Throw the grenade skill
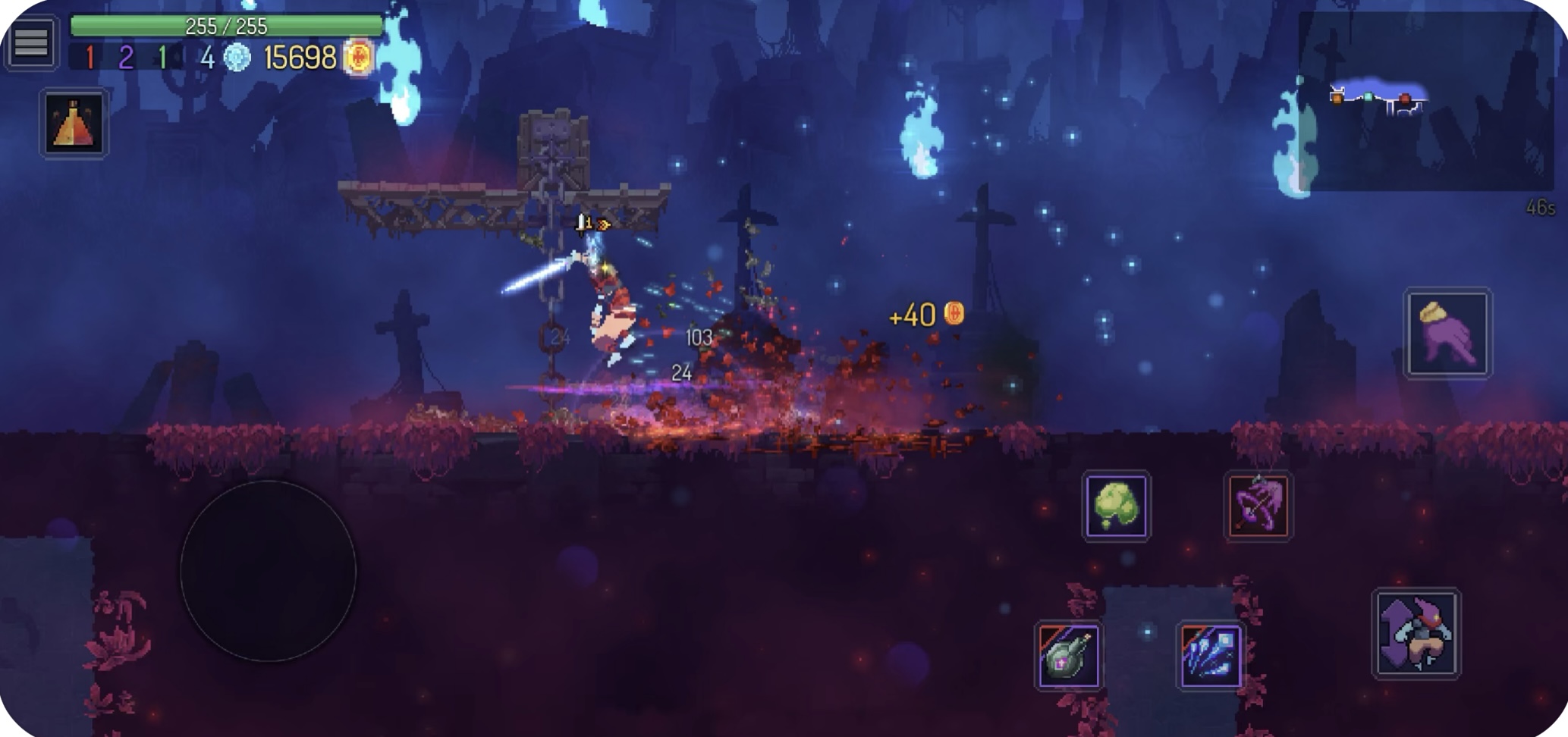The image size is (1568, 737). 1068,656
